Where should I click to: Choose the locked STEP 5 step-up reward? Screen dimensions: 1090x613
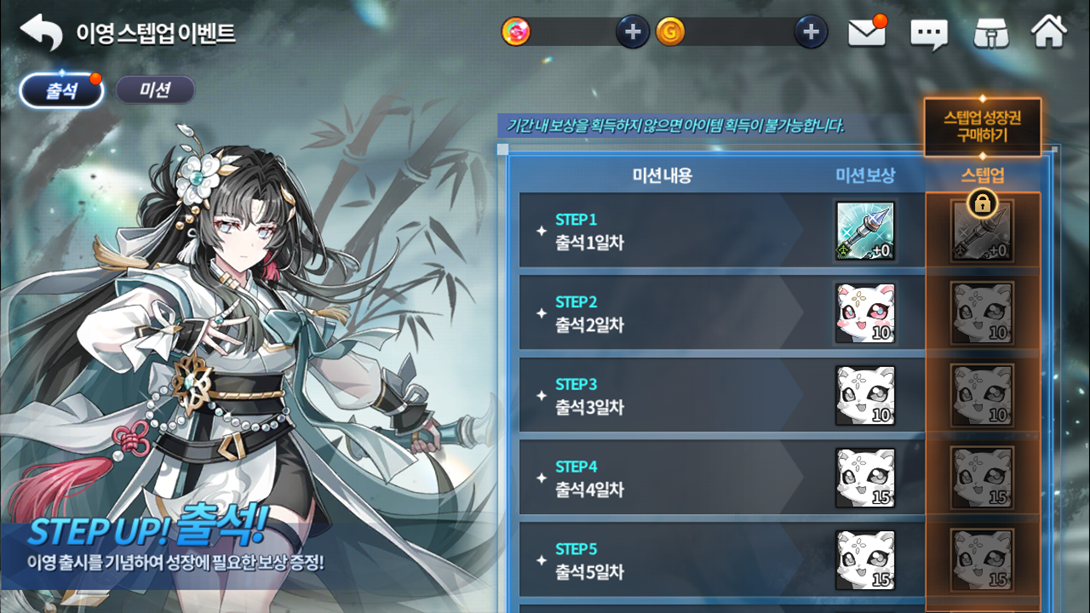pyautogui.click(x=982, y=560)
